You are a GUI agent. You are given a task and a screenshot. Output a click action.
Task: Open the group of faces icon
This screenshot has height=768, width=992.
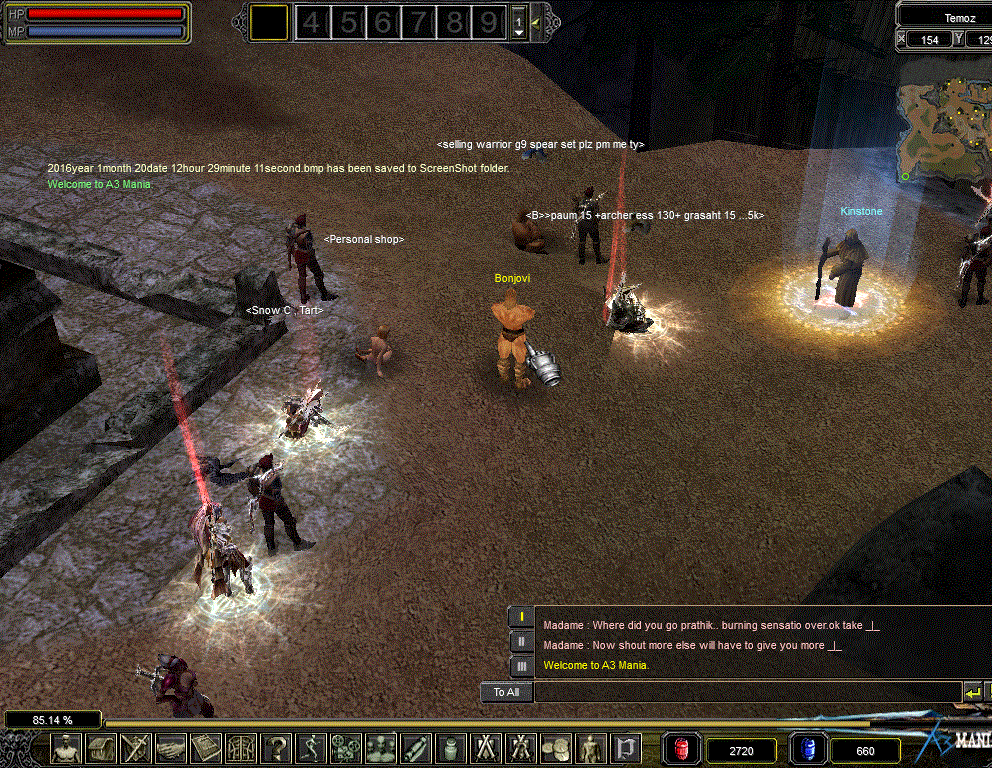pos(381,748)
